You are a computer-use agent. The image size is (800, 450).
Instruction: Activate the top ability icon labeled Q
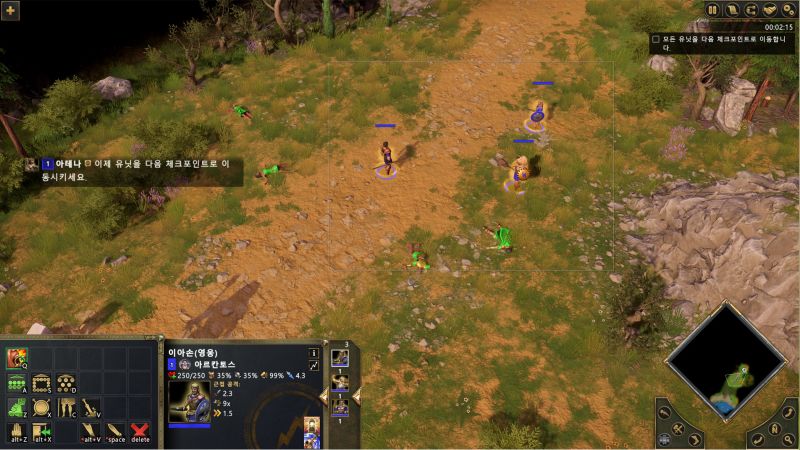pos(17,358)
